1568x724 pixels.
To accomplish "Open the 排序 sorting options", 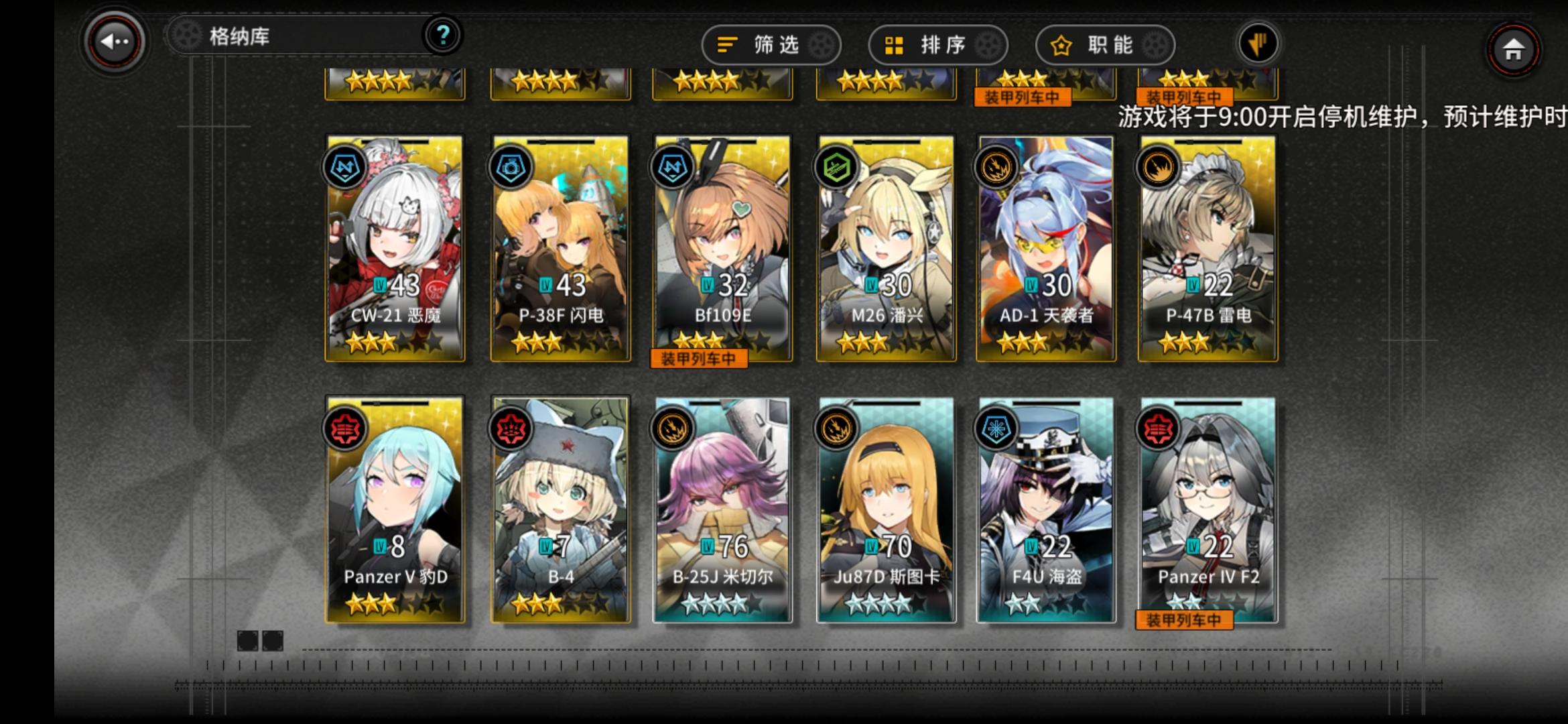I will (x=937, y=45).
